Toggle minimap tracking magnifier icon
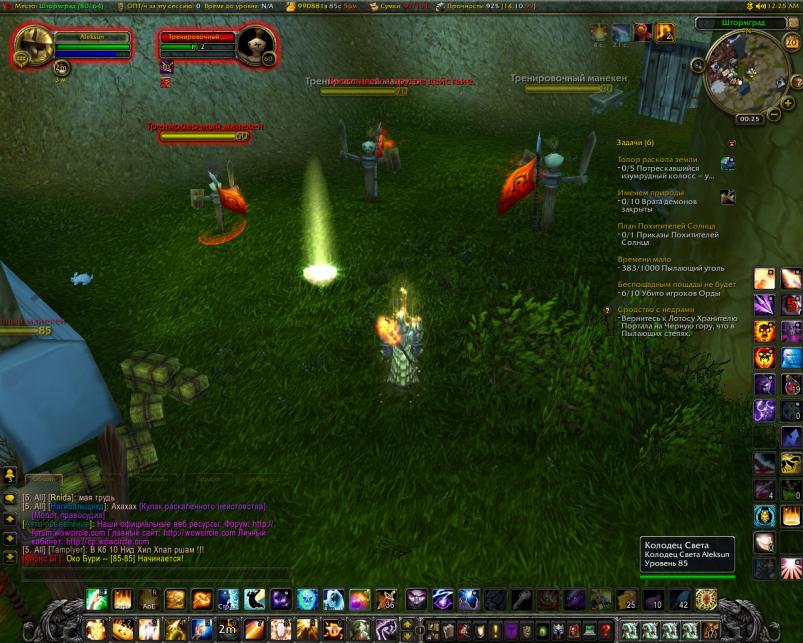 pos(698,66)
